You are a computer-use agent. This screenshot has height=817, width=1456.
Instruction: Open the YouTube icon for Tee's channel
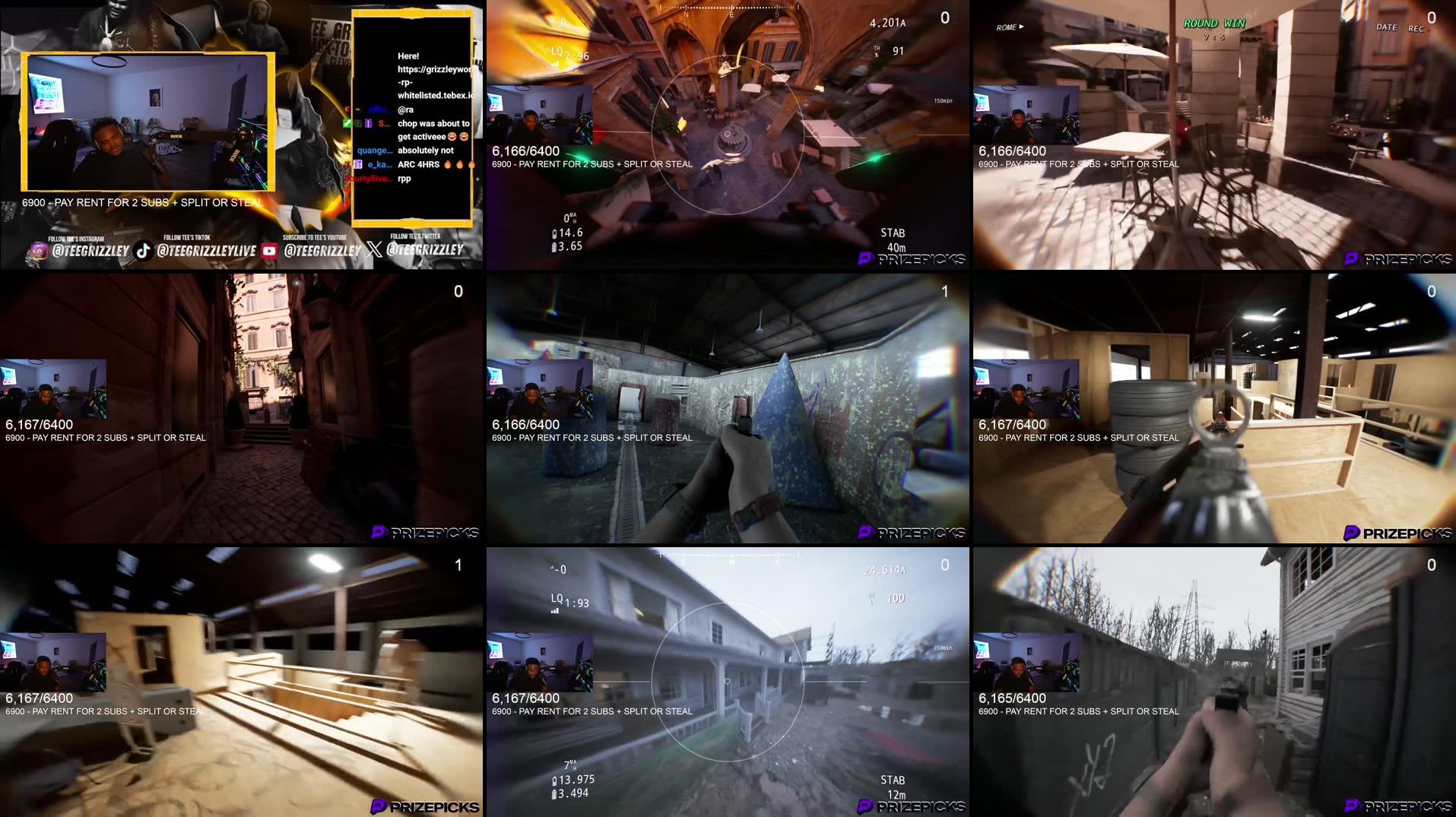coord(269,251)
